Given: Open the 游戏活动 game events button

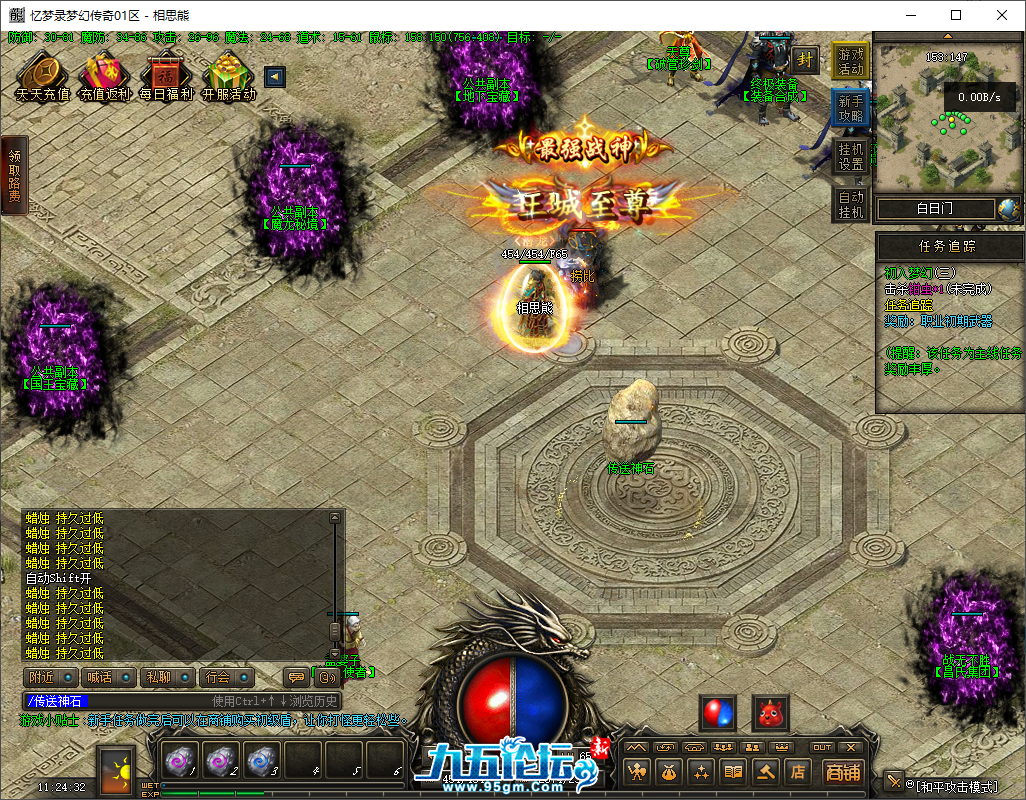Looking at the screenshot, I should (851, 62).
